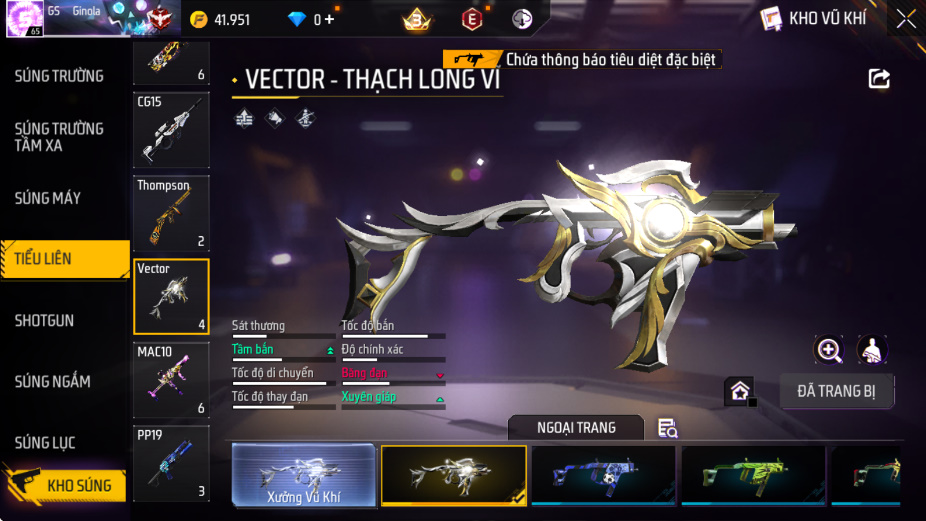Select the Súng Trường category
926x521 pixels.
(59, 76)
